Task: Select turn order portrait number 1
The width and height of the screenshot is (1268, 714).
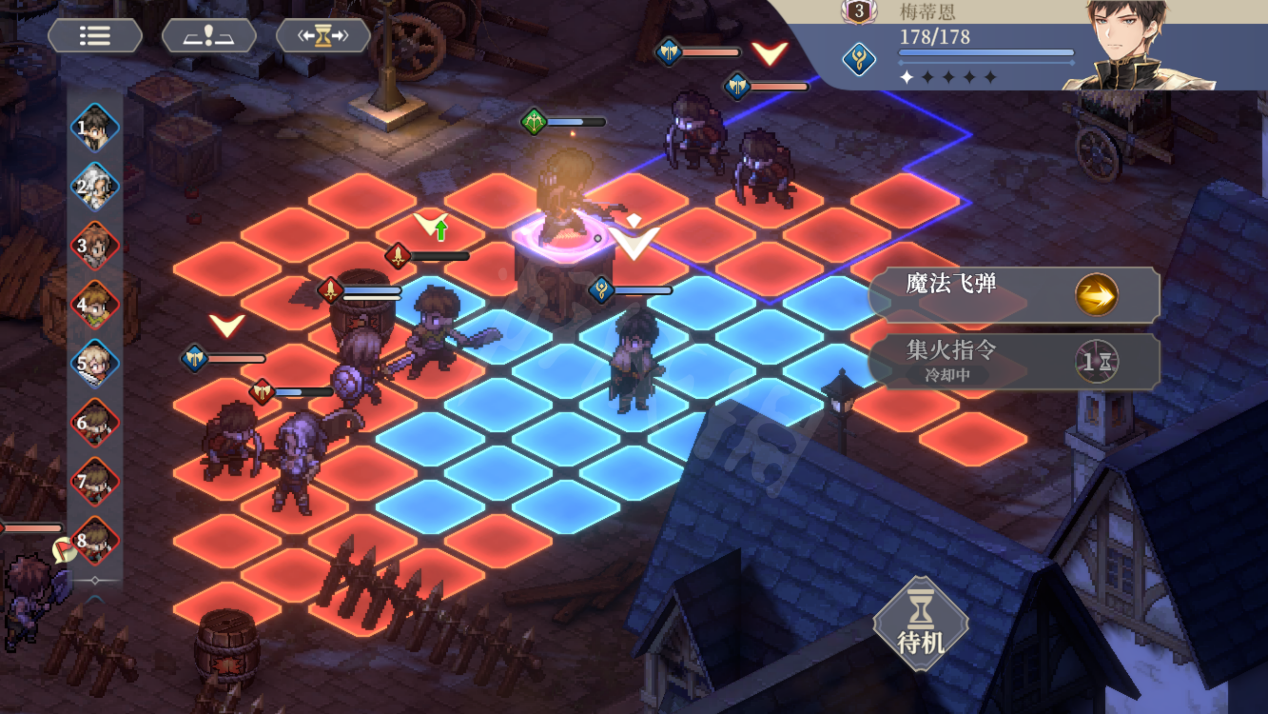Action: coord(96,128)
